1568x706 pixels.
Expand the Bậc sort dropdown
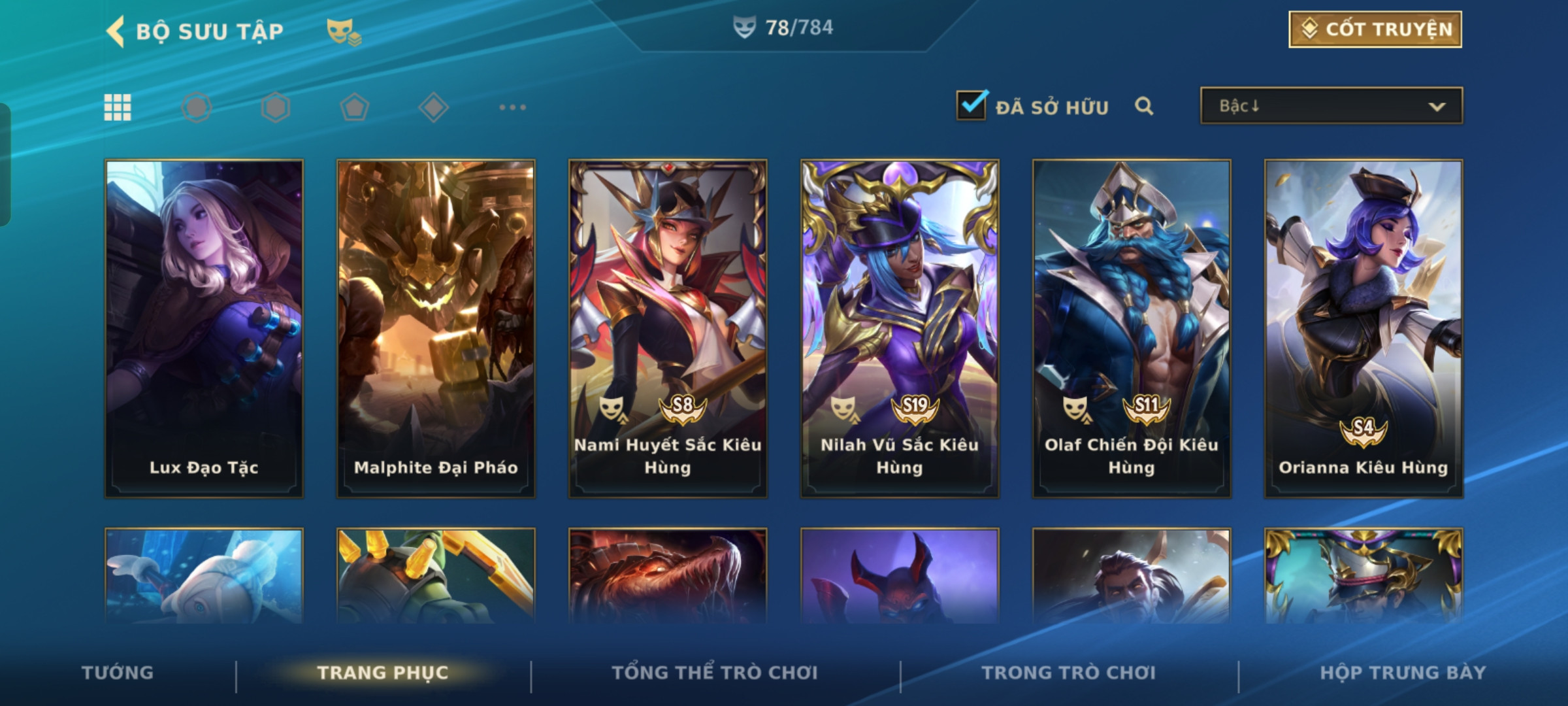click(x=1331, y=106)
